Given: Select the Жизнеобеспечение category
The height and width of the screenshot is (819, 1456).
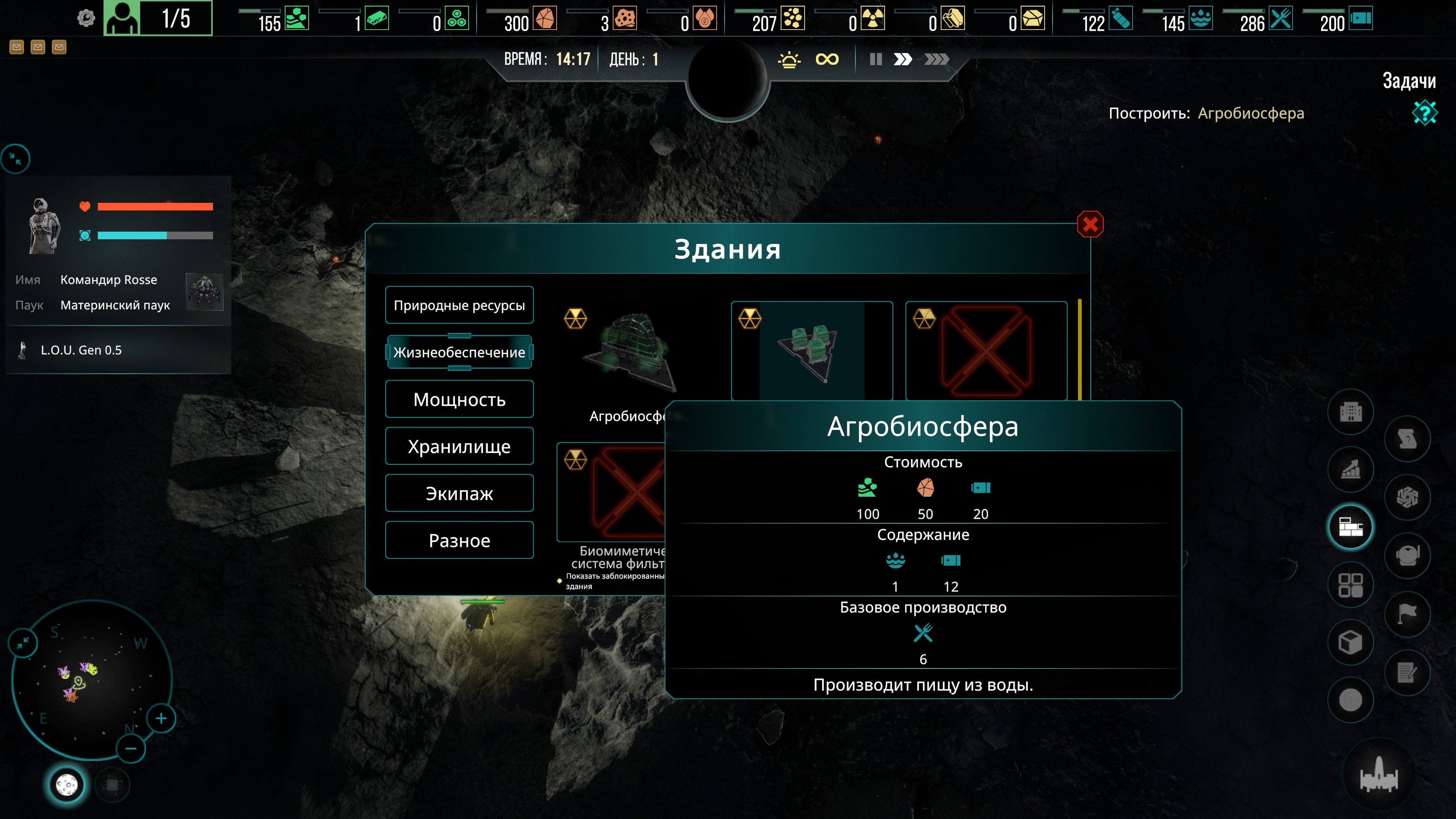Looking at the screenshot, I should click(459, 352).
